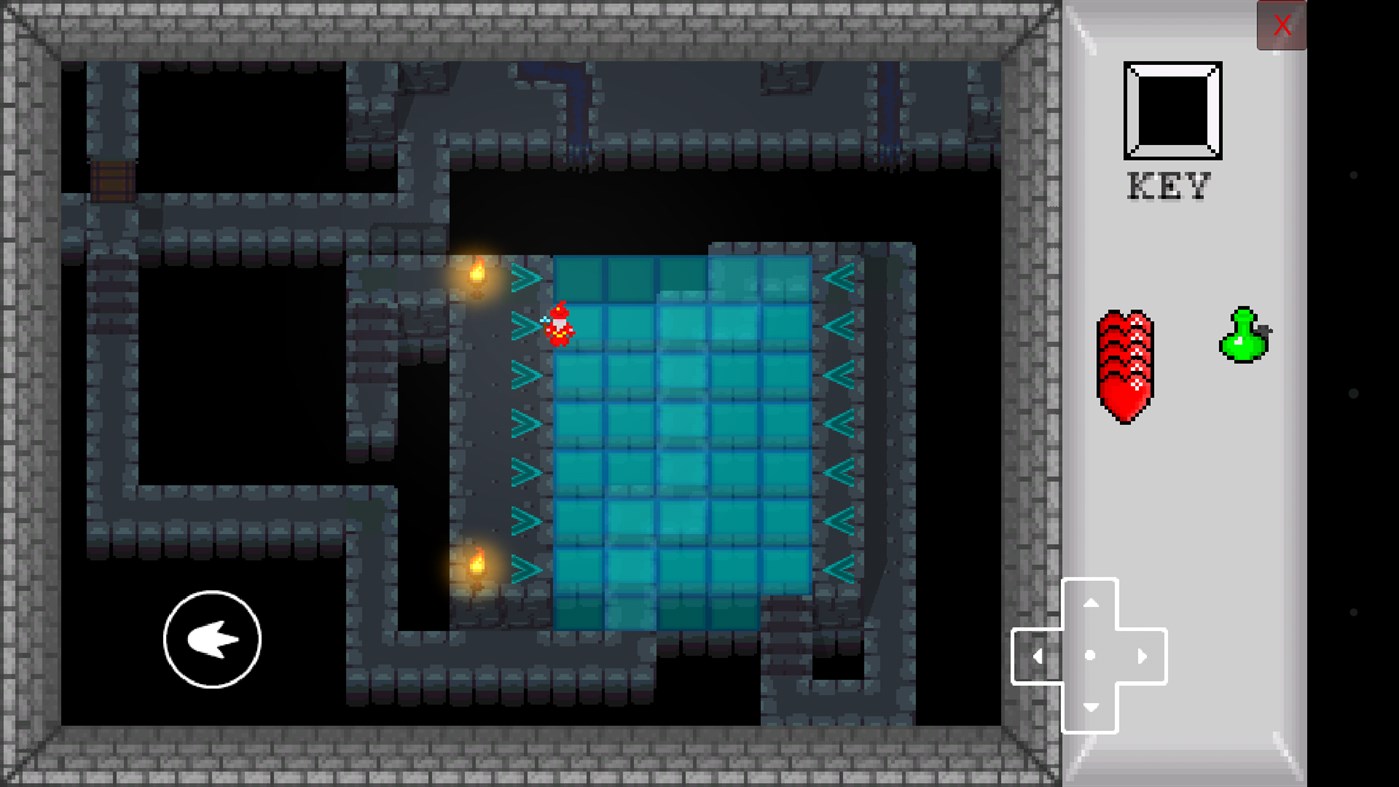Click the red wizard character sprite
Image resolution: width=1399 pixels, height=787 pixels.
559,322
